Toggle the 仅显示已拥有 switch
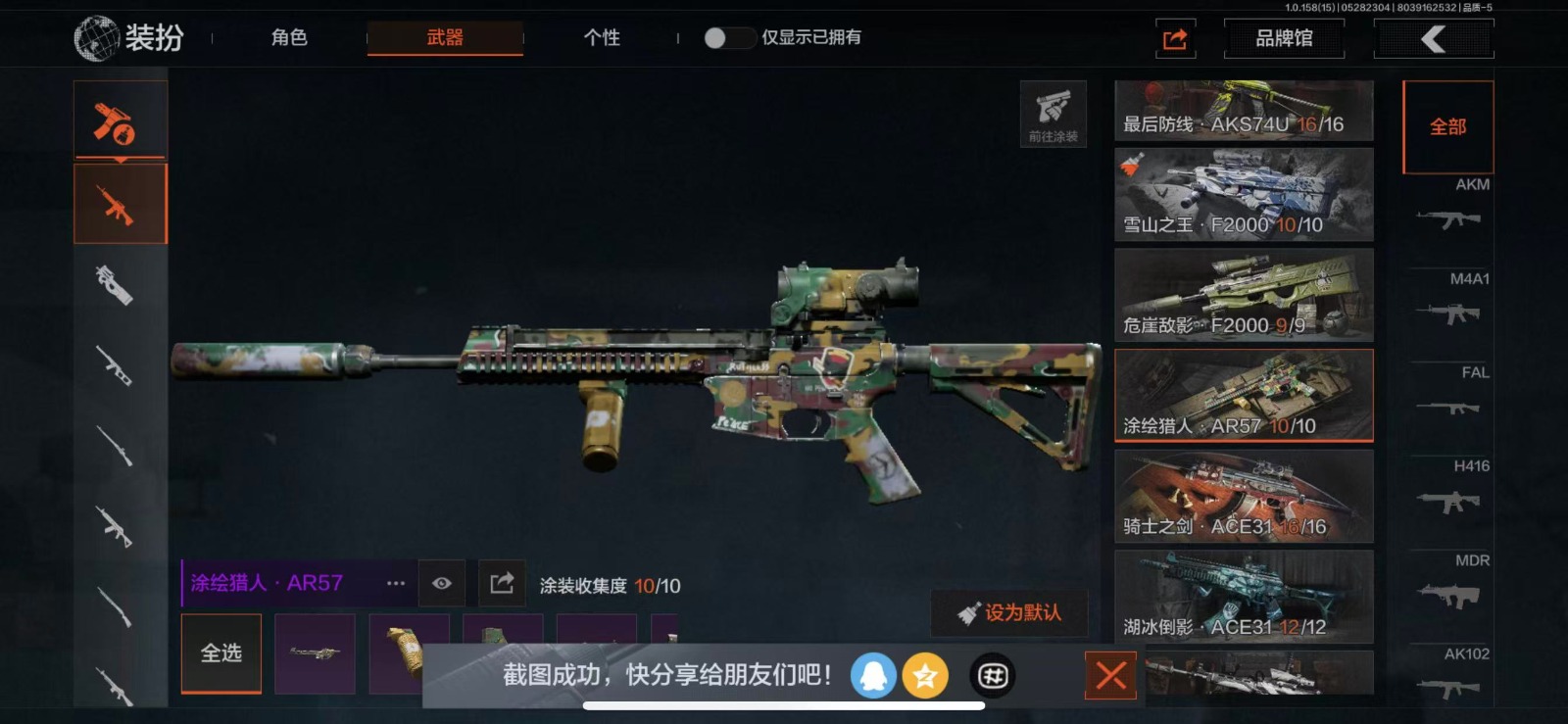This screenshot has height=724, width=1568. pos(728,38)
